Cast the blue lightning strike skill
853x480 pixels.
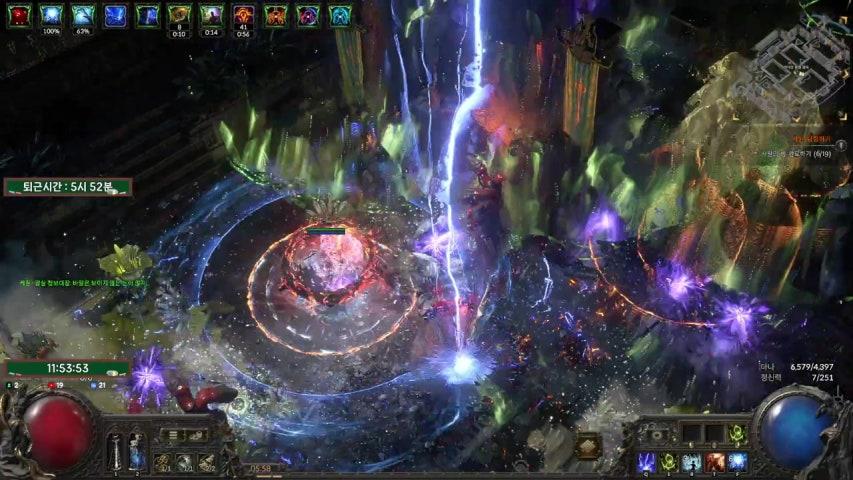pyautogui.click(x=646, y=461)
